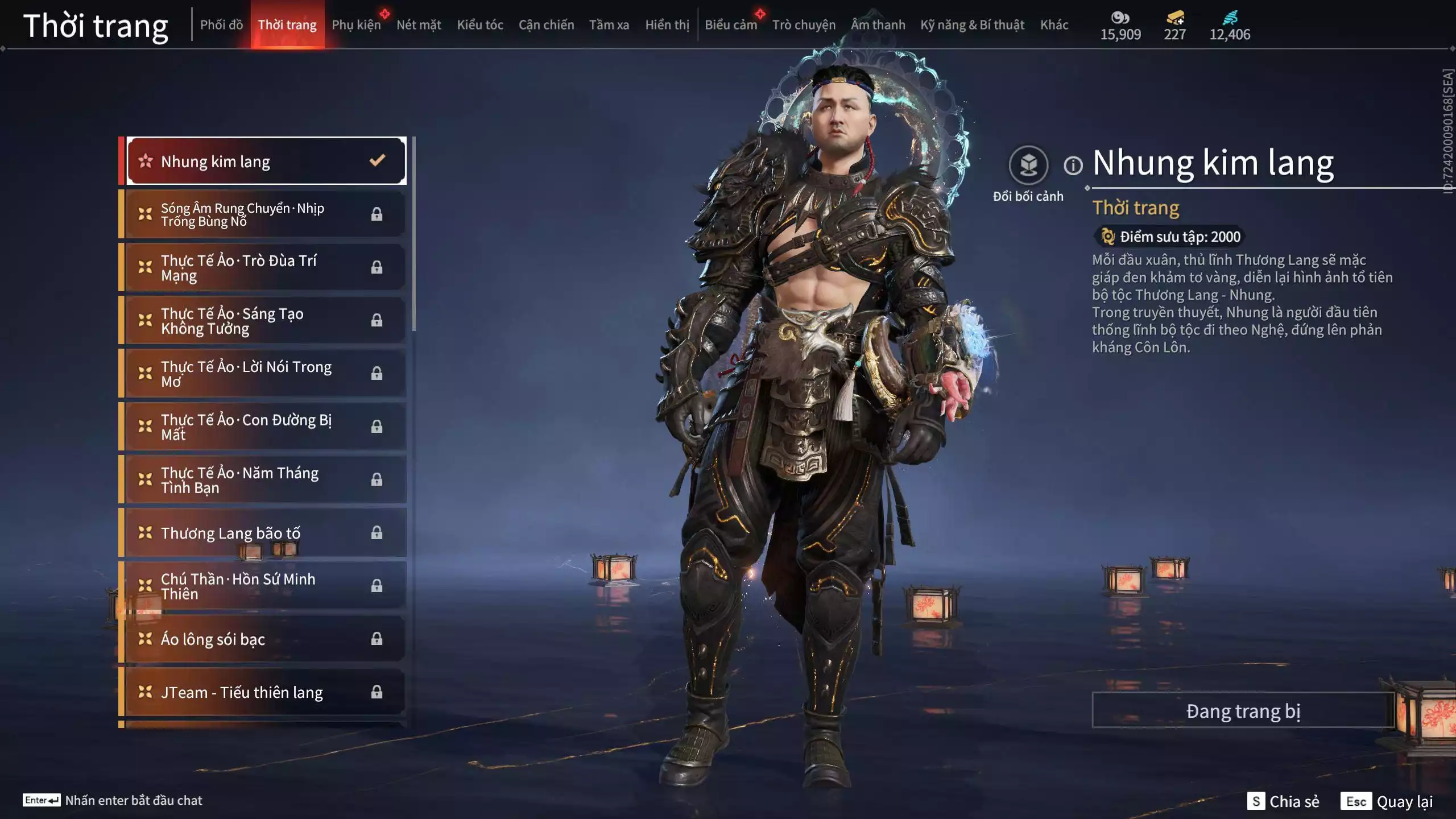This screenshot has width=1456, height=819.
Task: Switch to the Phối đồ tab
Action: (221, 24)
